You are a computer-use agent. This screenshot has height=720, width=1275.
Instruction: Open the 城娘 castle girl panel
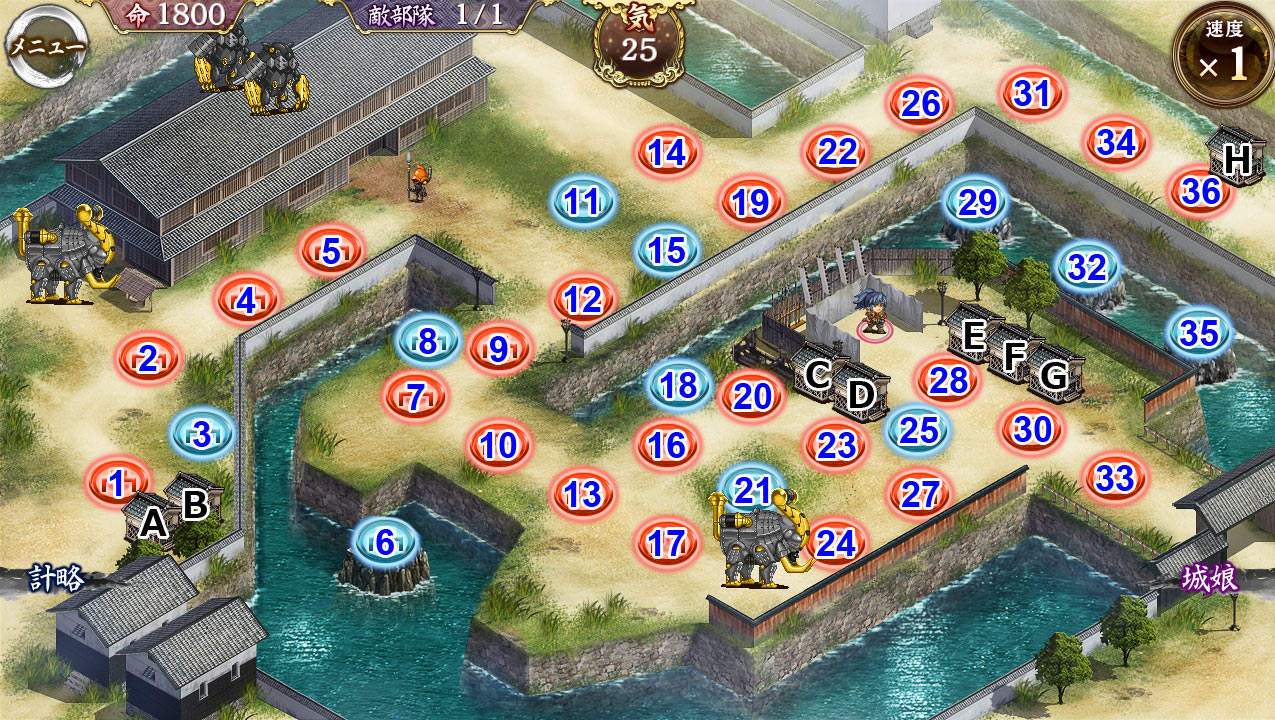tap(1209, 578)
